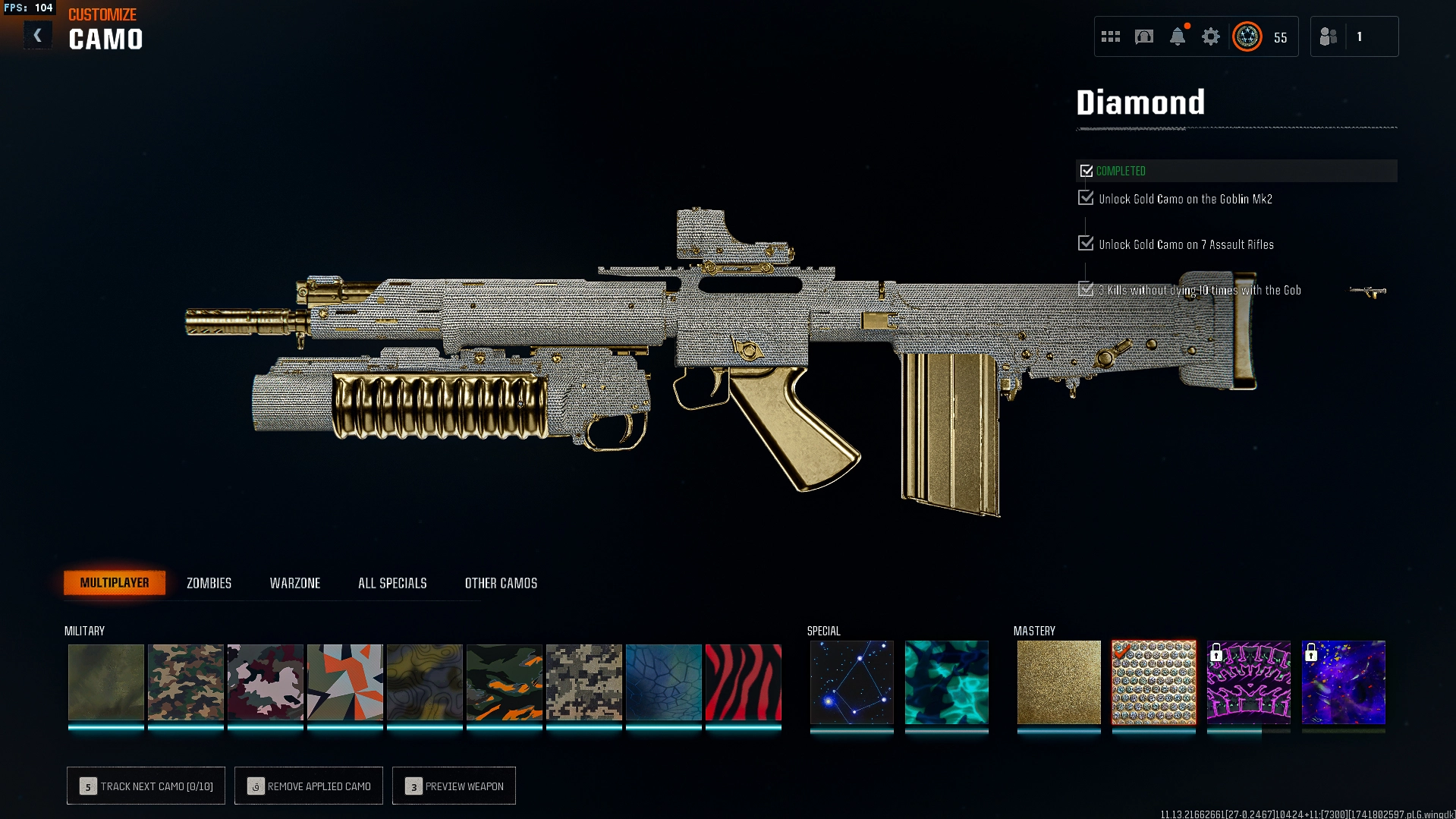Open the Warzone camo tab

pyautogui.click(x=295, y=583)
